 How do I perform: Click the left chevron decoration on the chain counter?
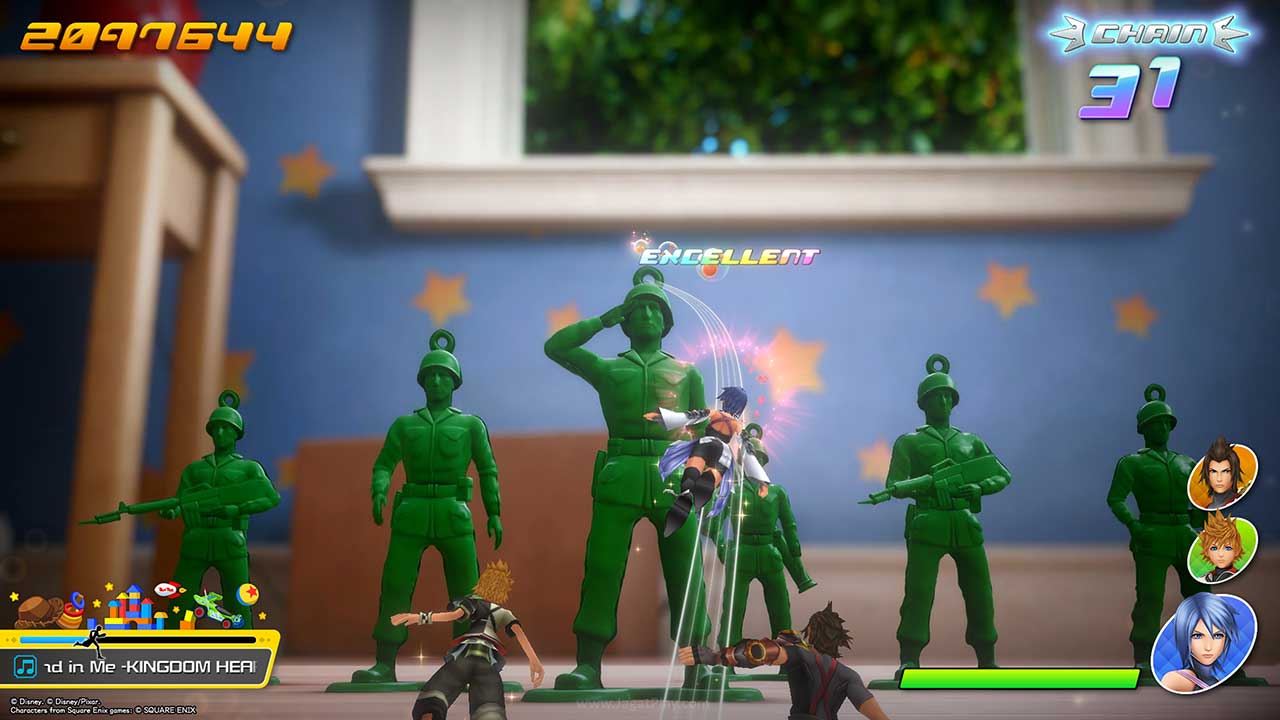click(1068, 32)
